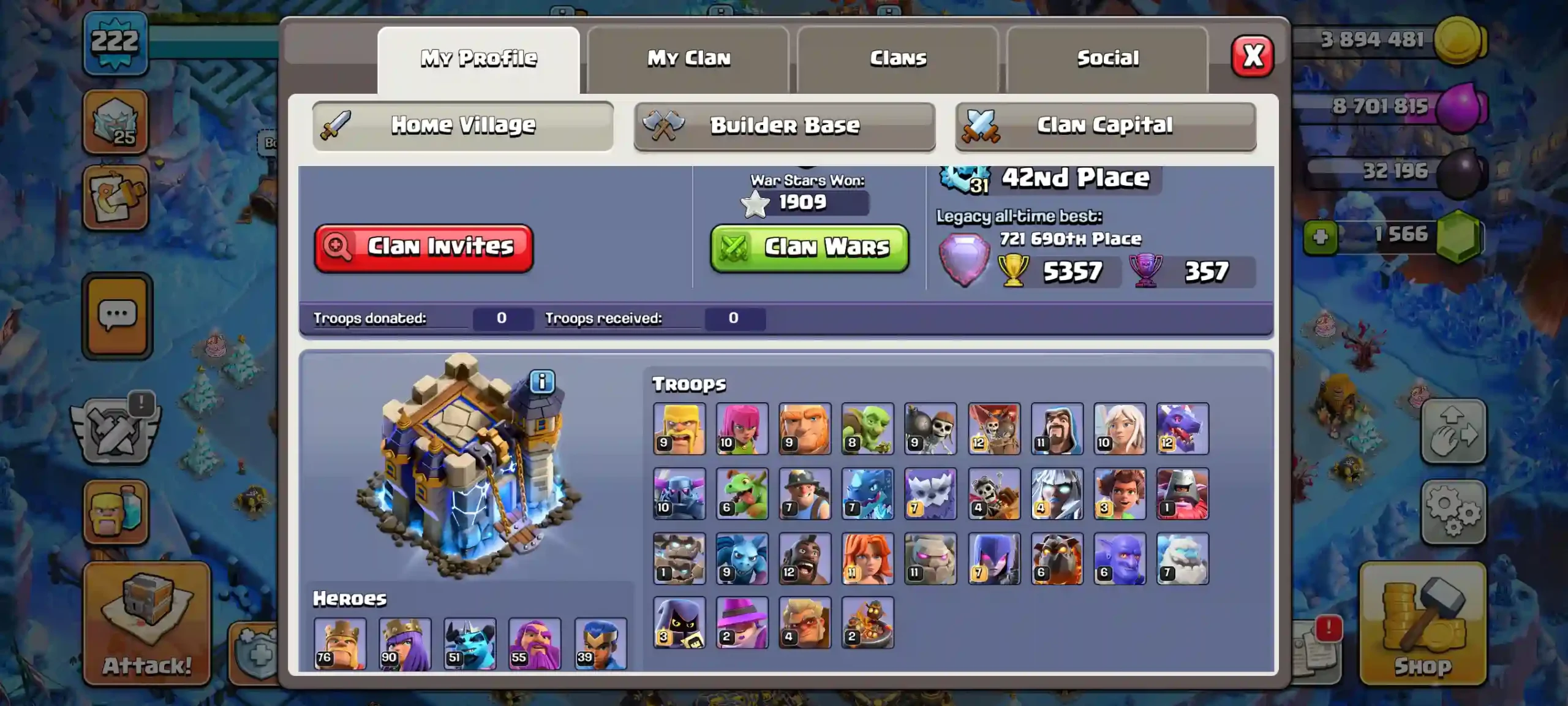The image size is (1568, 706).
Task: Close the profile window
Action: [x=1252, y=56]
